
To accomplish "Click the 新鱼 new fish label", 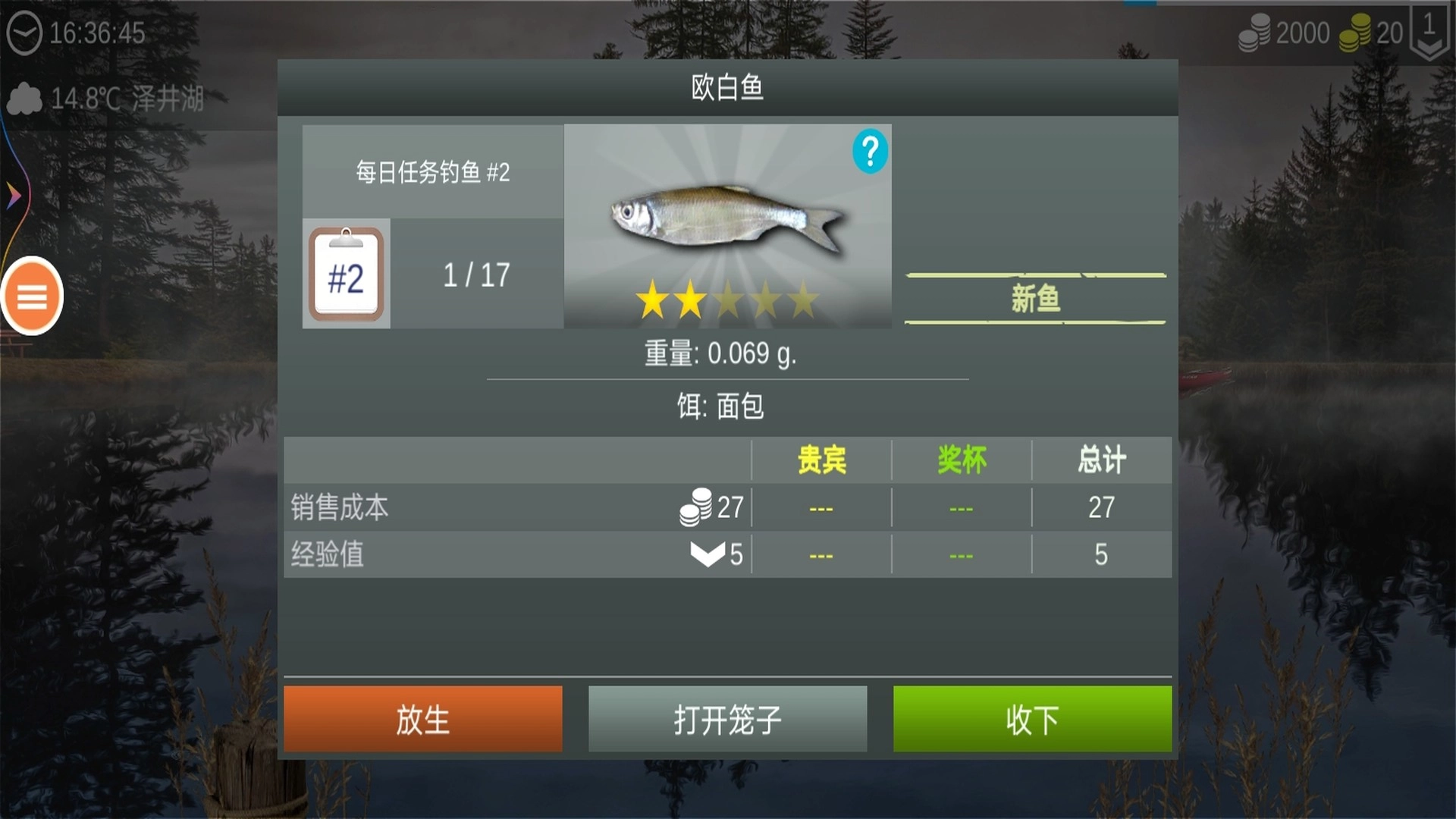I will 1035,297.
